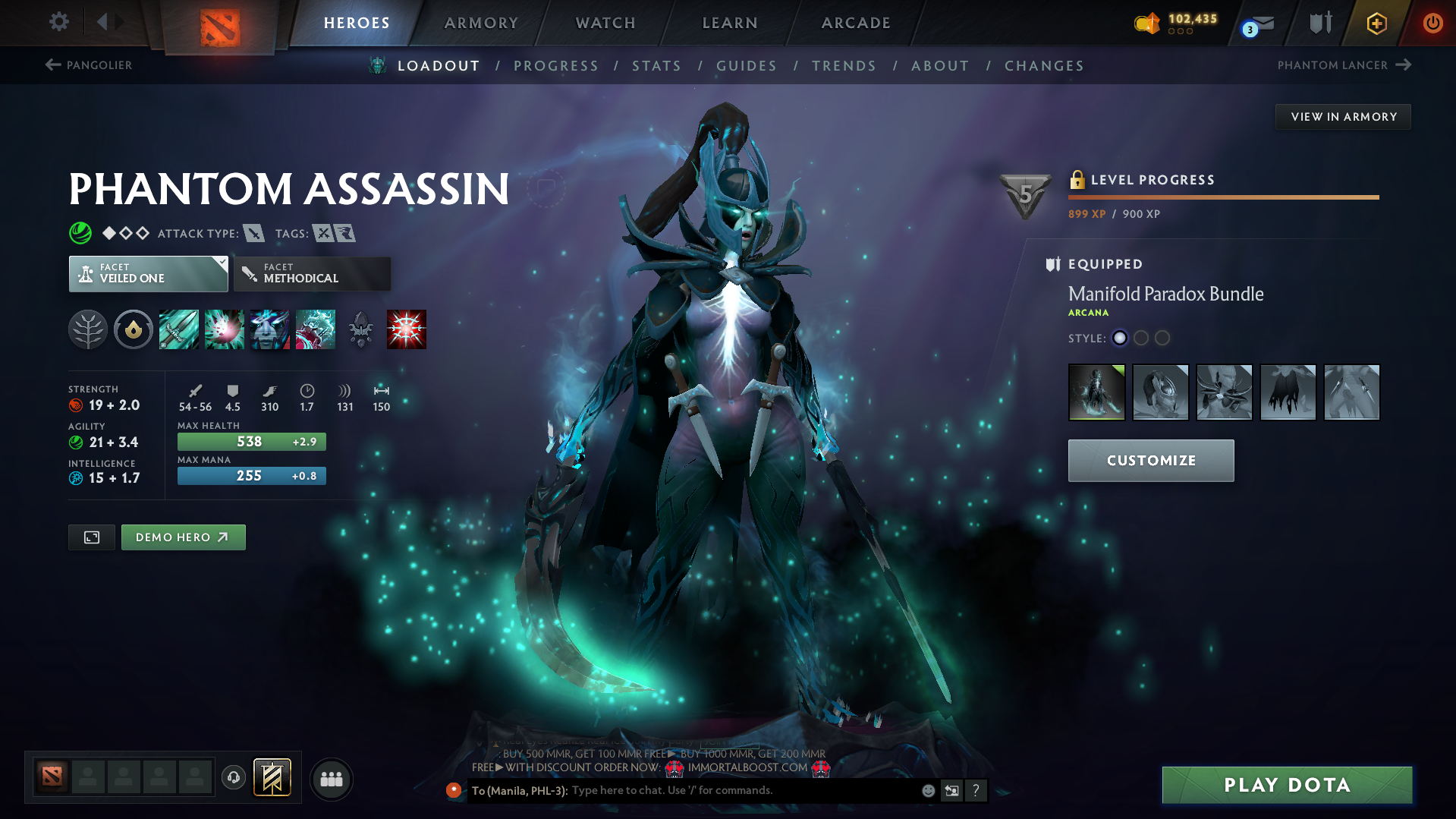Select the Stifling Dagger ability icon

(x=178, y=329)
